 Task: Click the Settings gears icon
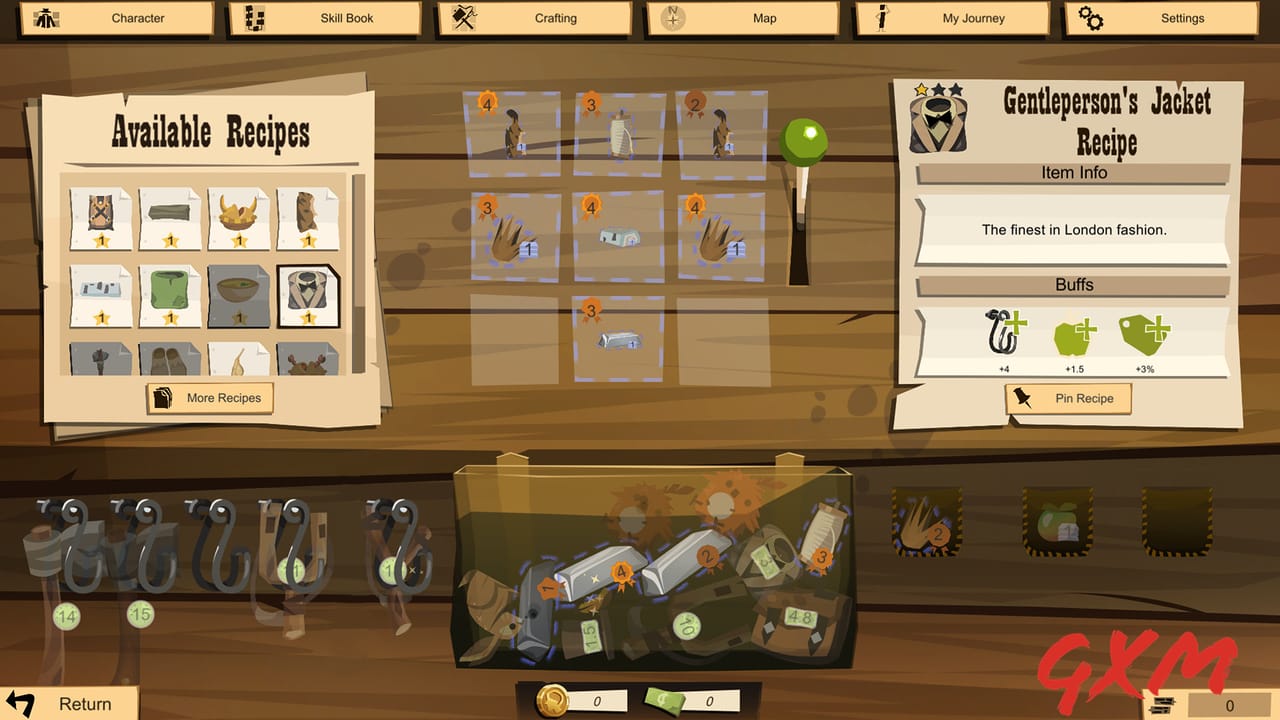click(x=1091, y=18)
